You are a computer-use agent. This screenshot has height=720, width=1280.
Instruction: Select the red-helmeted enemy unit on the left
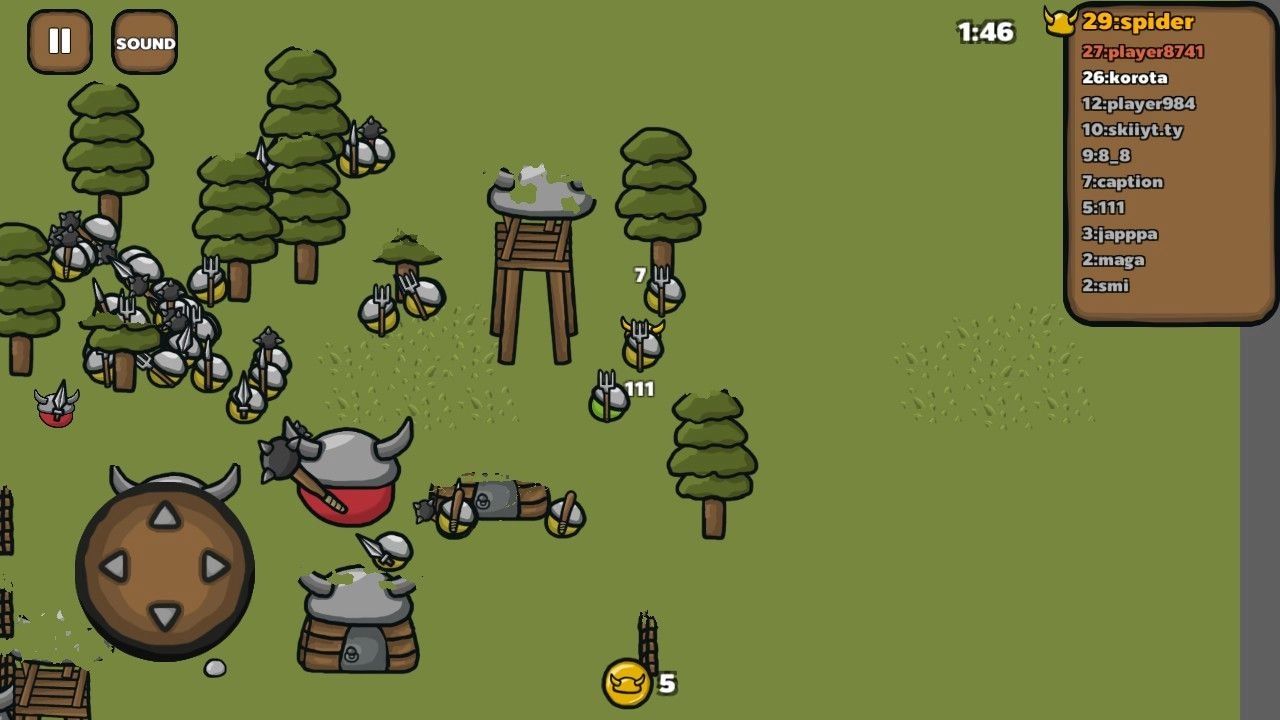click(55, 404)
